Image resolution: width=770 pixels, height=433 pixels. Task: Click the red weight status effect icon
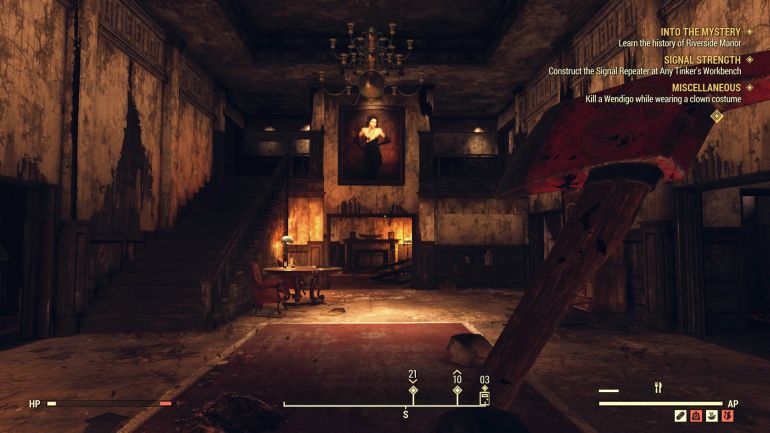pyautogui.click(x=696, y=416)
